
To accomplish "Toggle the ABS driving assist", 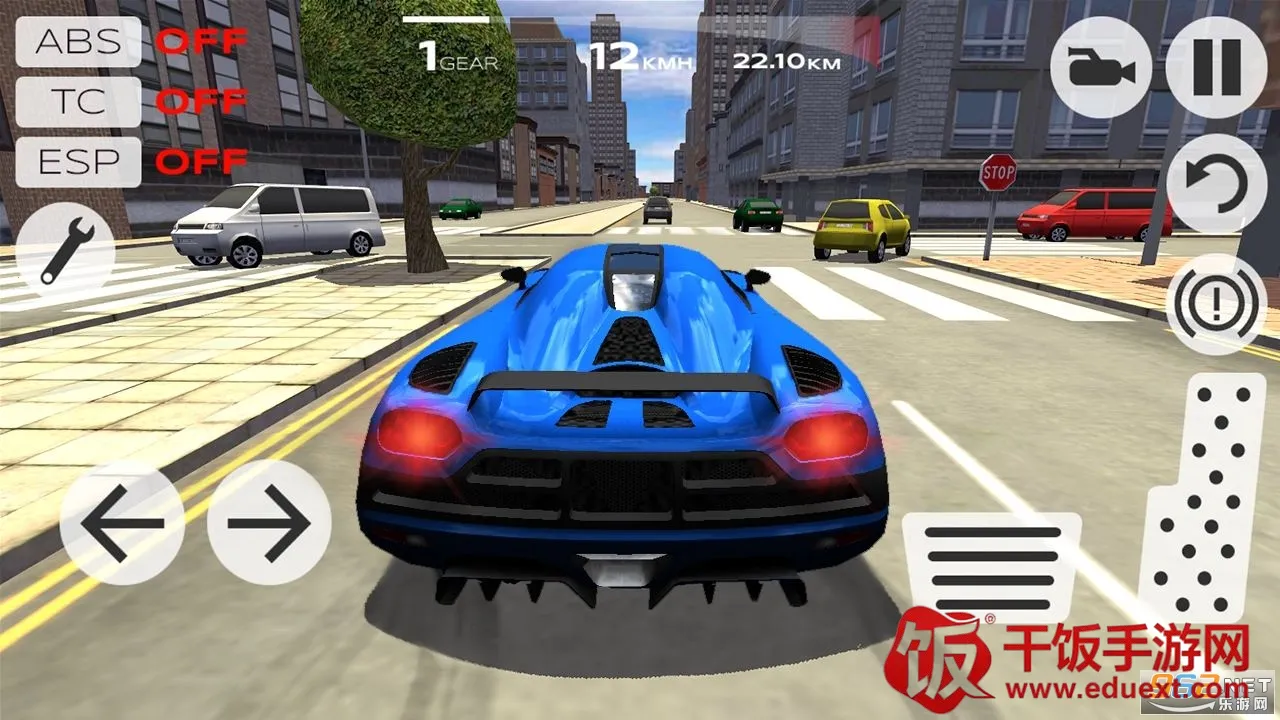I will point(78,42).
